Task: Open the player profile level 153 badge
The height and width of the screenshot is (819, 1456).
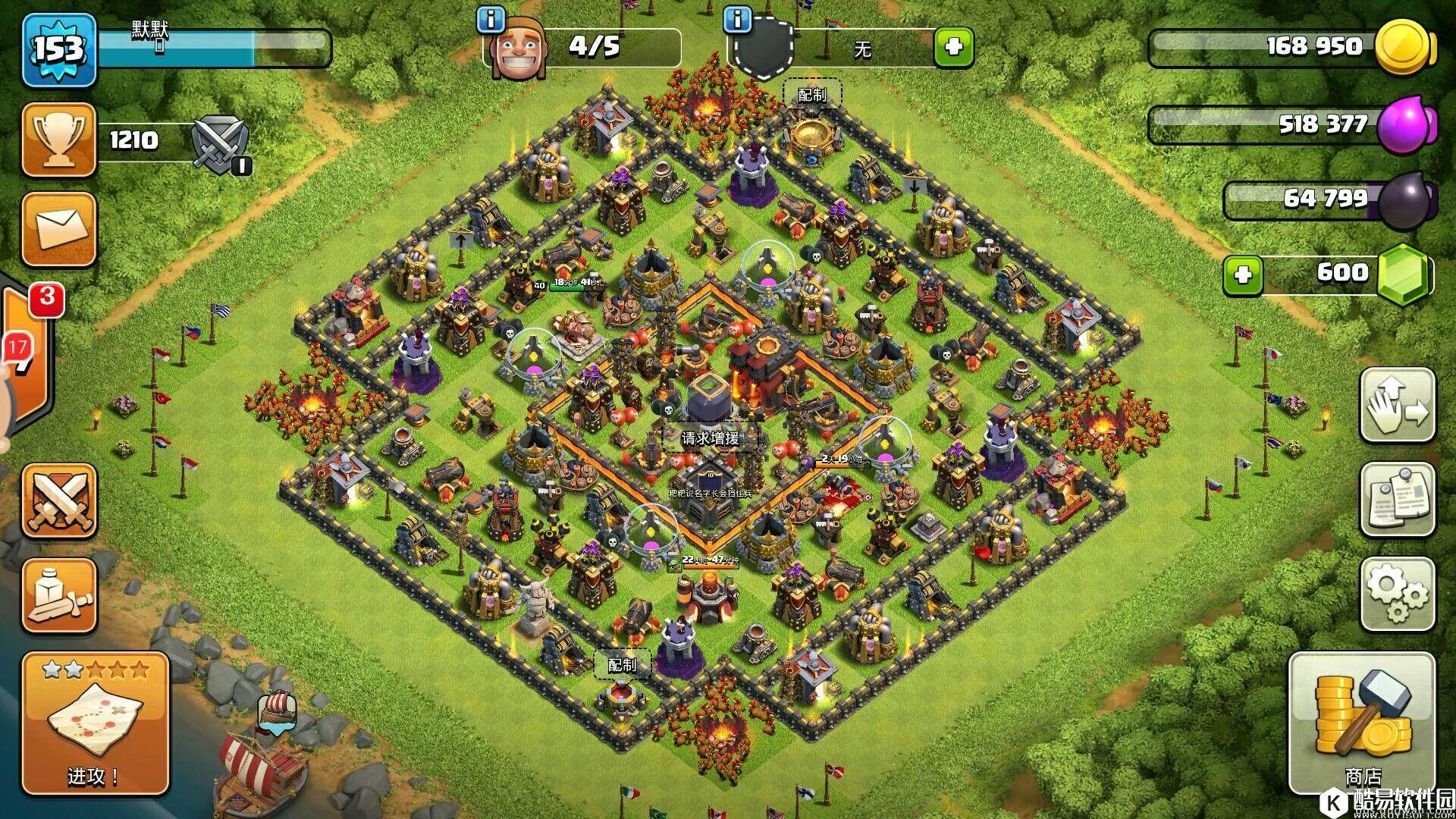Action: coord(59,50)
